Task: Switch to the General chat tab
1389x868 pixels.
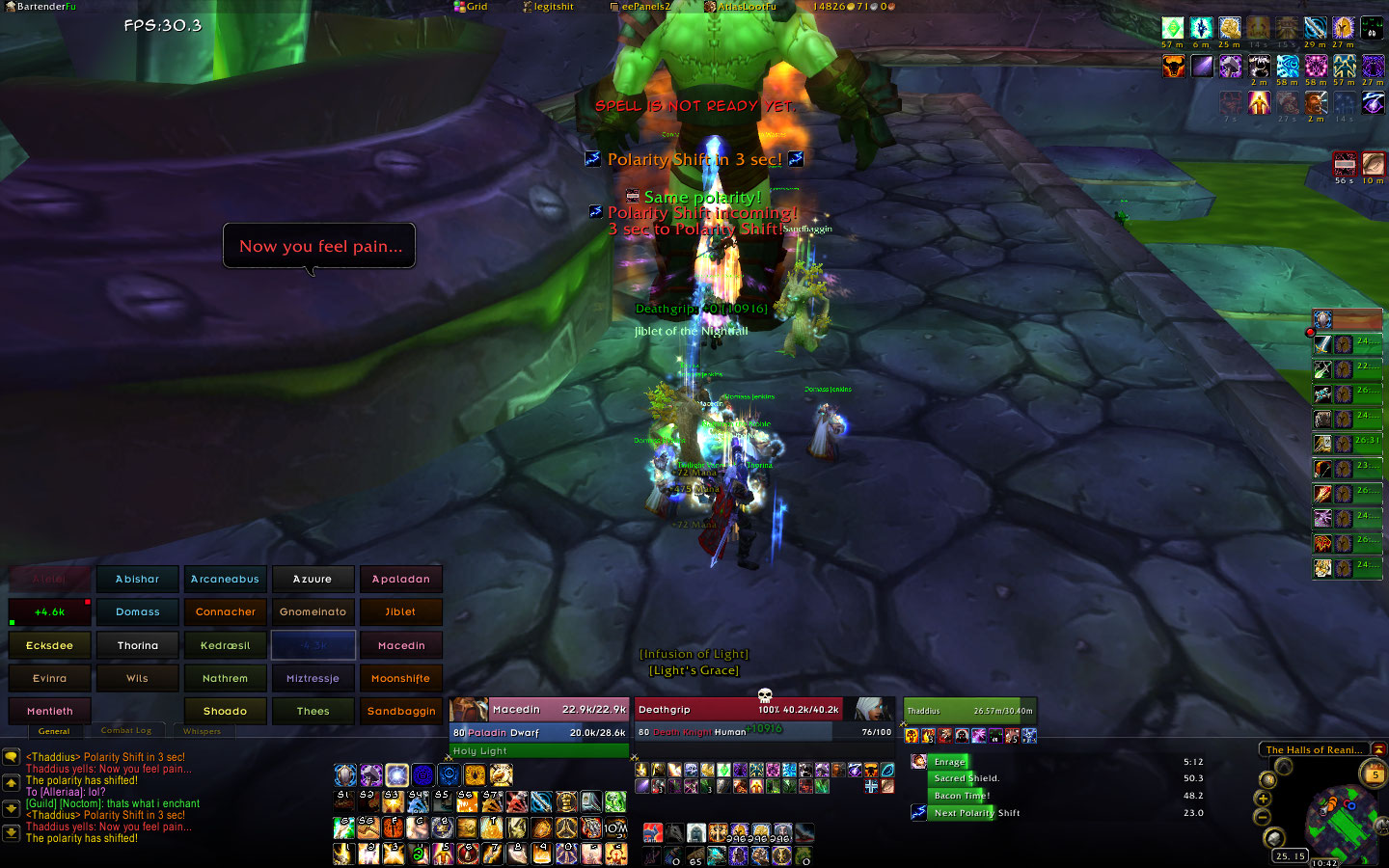Action: click(x=54, y=731)
